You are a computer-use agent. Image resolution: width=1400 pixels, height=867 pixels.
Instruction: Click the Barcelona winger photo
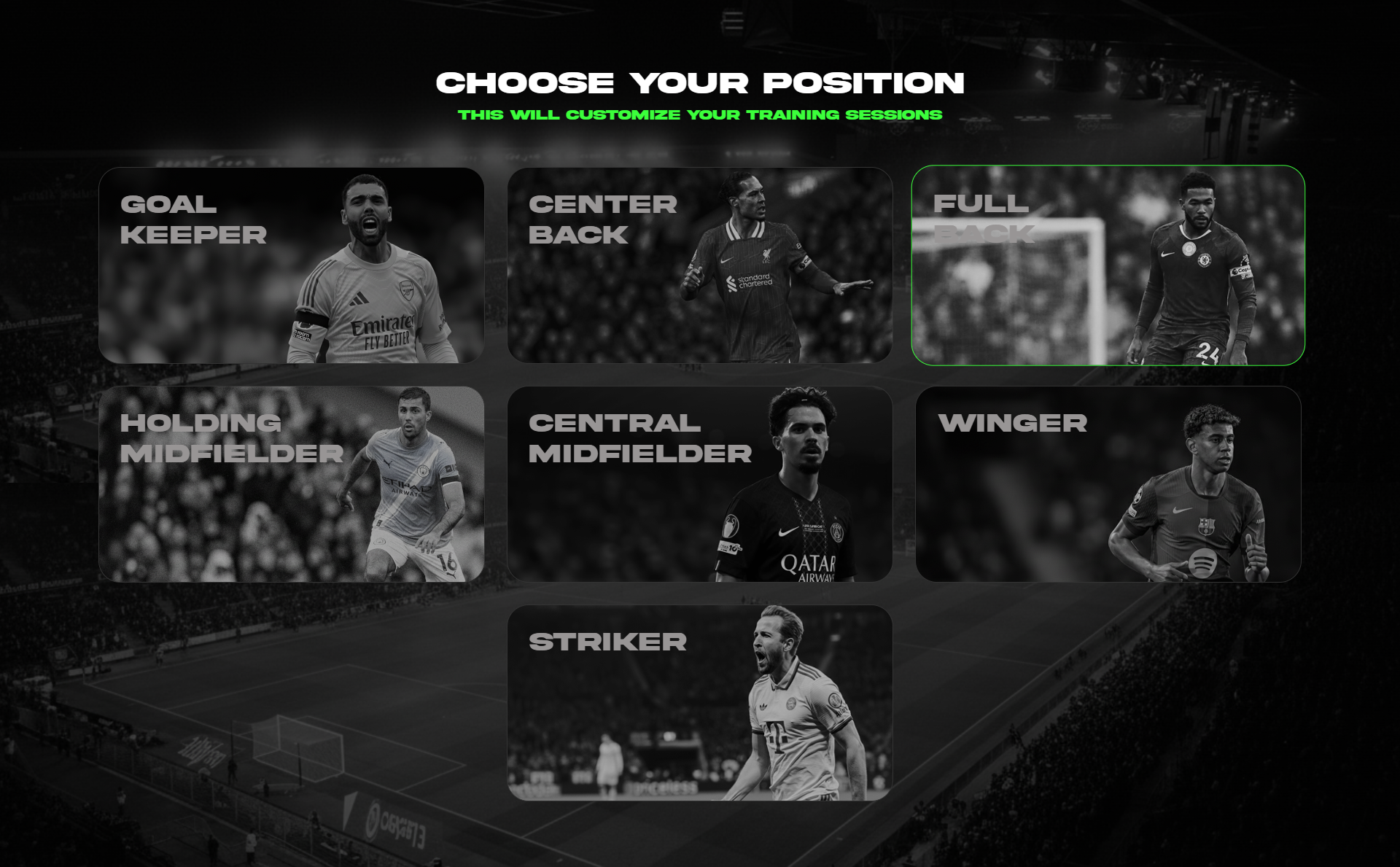(x=1210, y=489)
